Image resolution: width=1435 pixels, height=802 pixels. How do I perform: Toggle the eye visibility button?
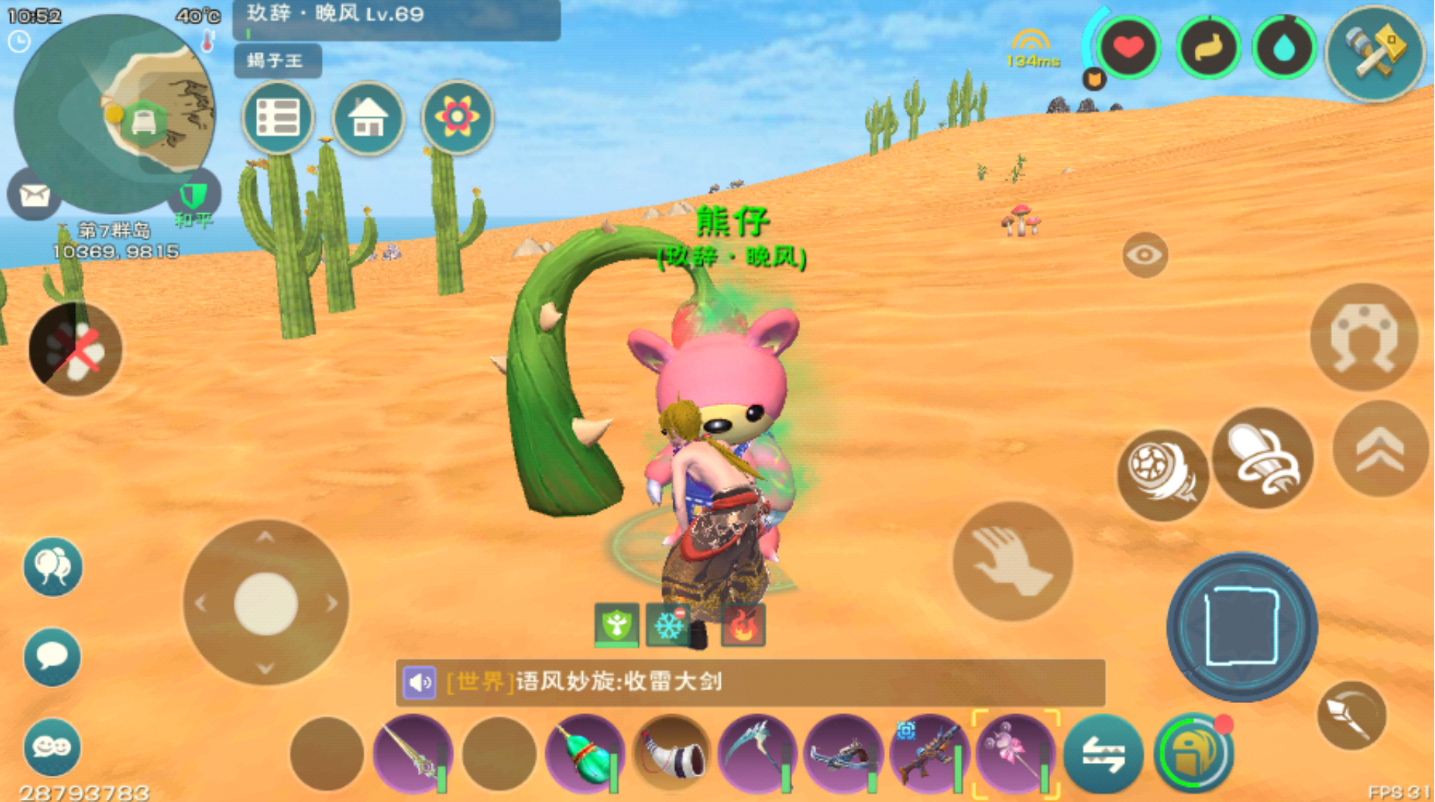pos(1144,256)
